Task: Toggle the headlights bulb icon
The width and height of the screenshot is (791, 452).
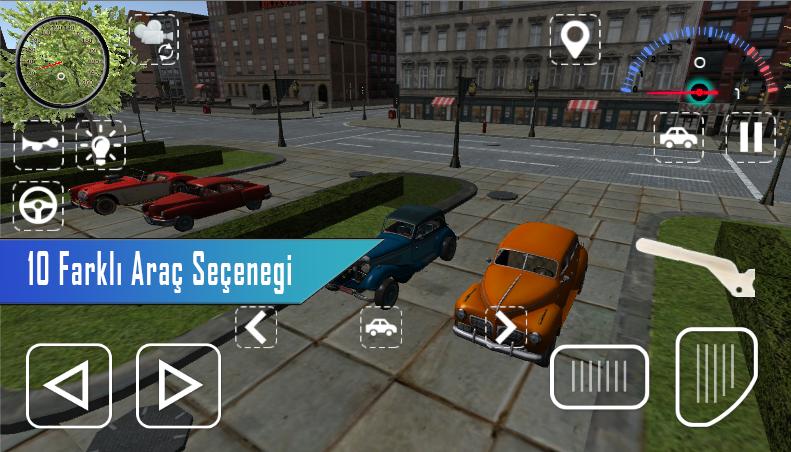Action: tap(100, 146)
